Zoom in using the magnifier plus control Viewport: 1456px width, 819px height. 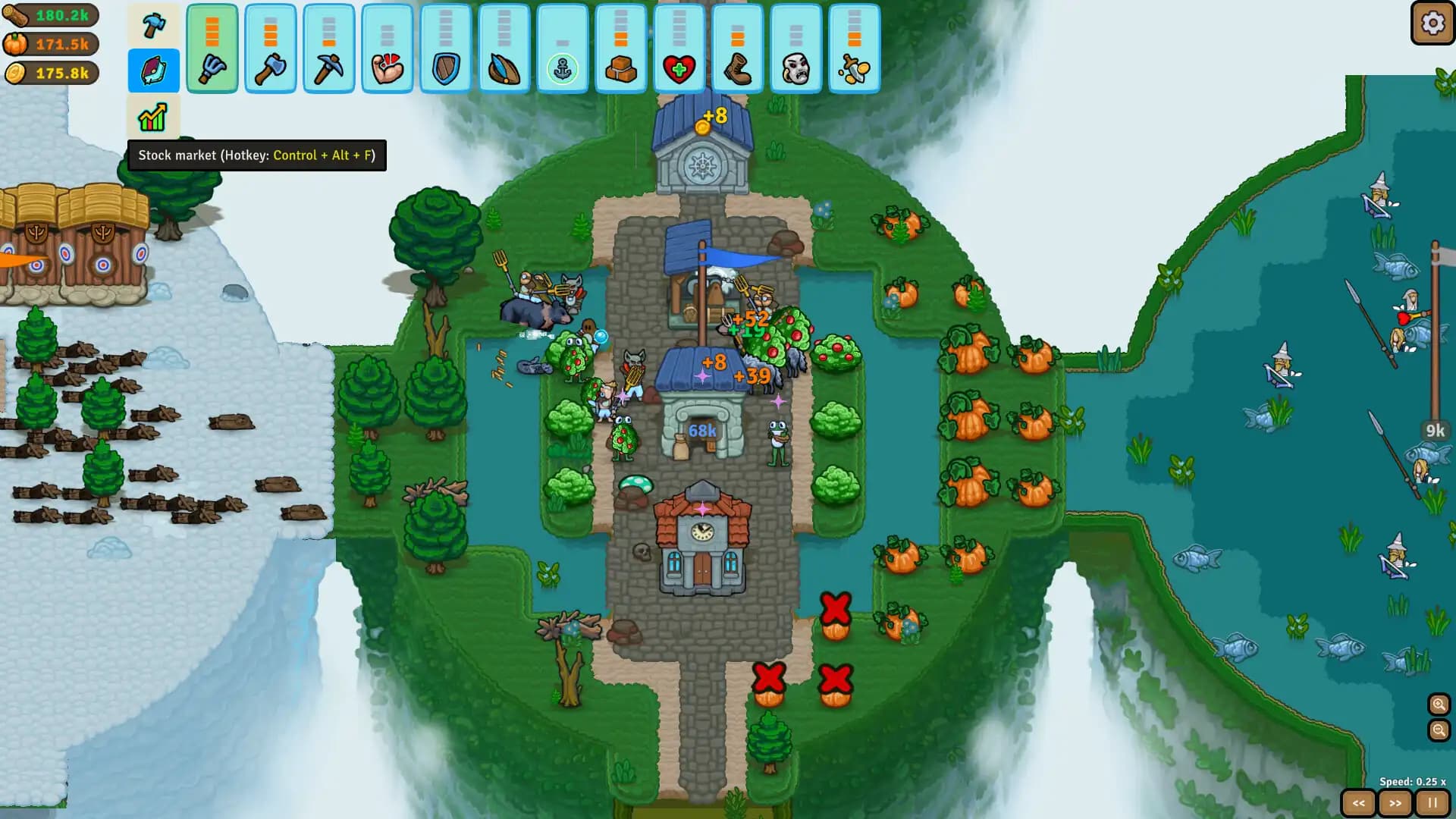click(x=1438, y=705)
